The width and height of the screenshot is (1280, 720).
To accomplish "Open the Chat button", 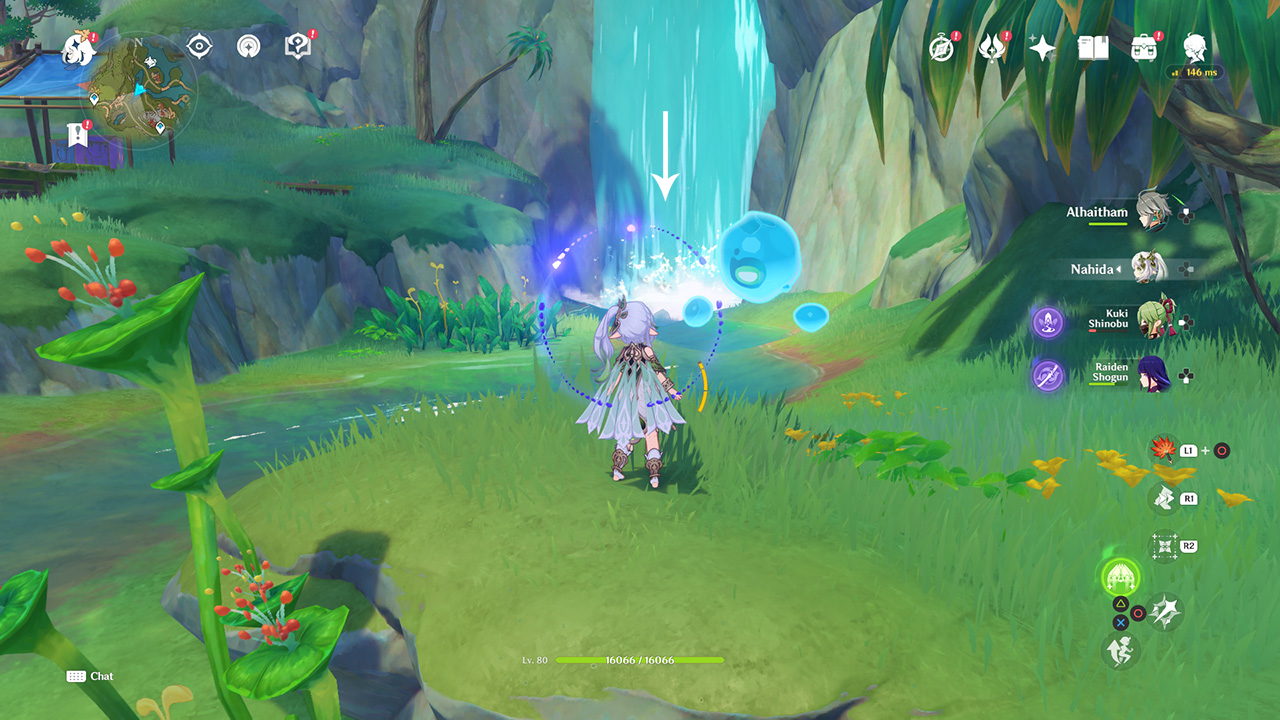I will [x=90, y=676].
